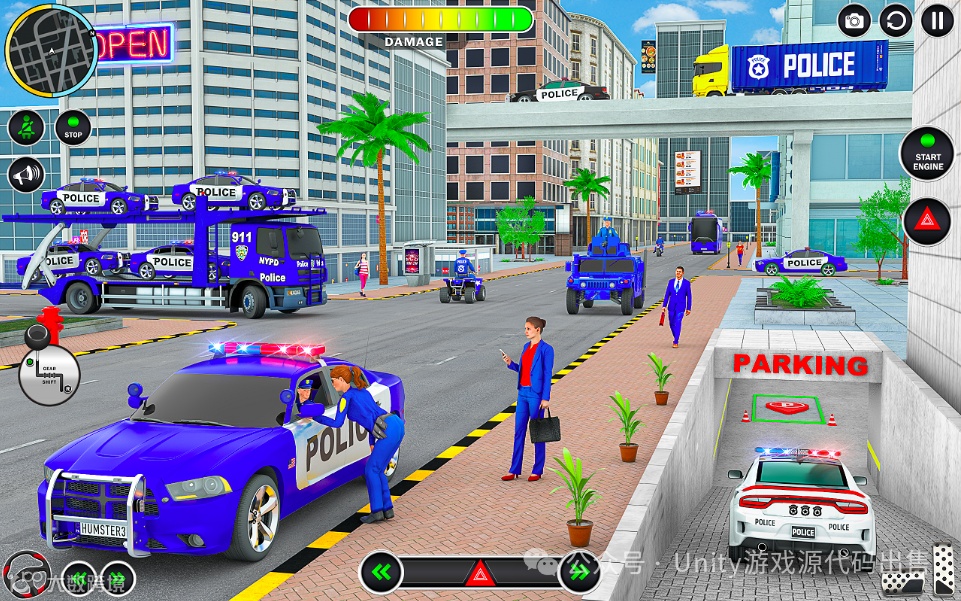Open the minimap
Image resolution: width=961 pixels, height=601 pixels.
coord(50,48)
